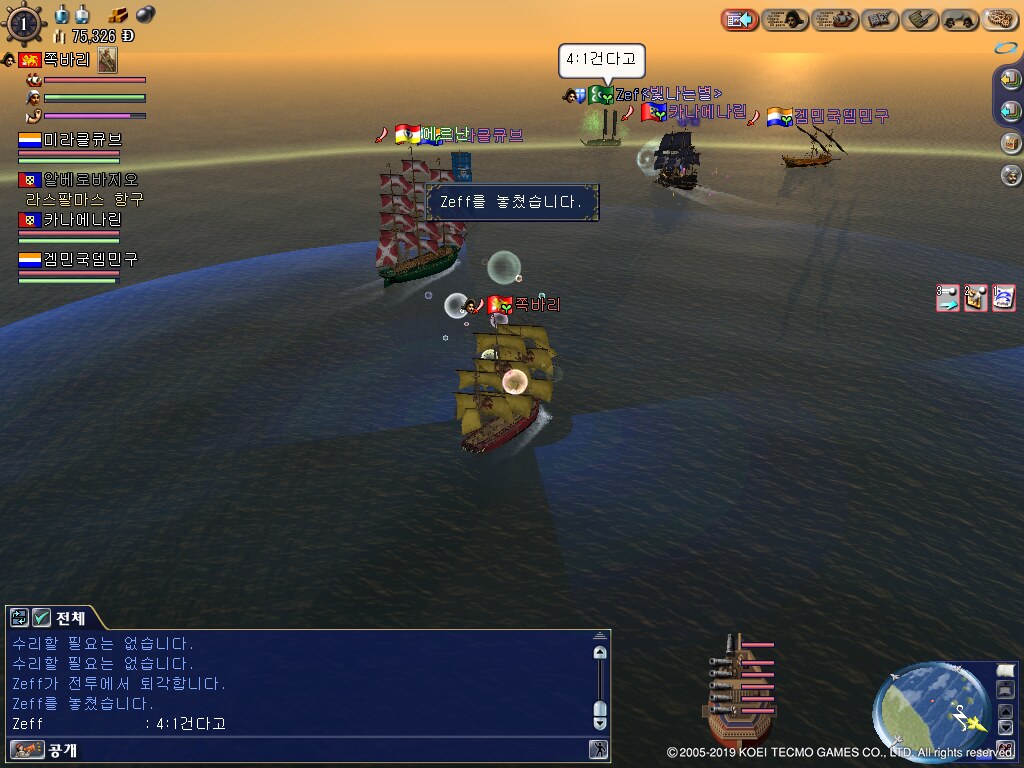The image size is (1024, 768).
Task: Open the gear settings button
Action: pyautogui.click(x=1000, y=19)
